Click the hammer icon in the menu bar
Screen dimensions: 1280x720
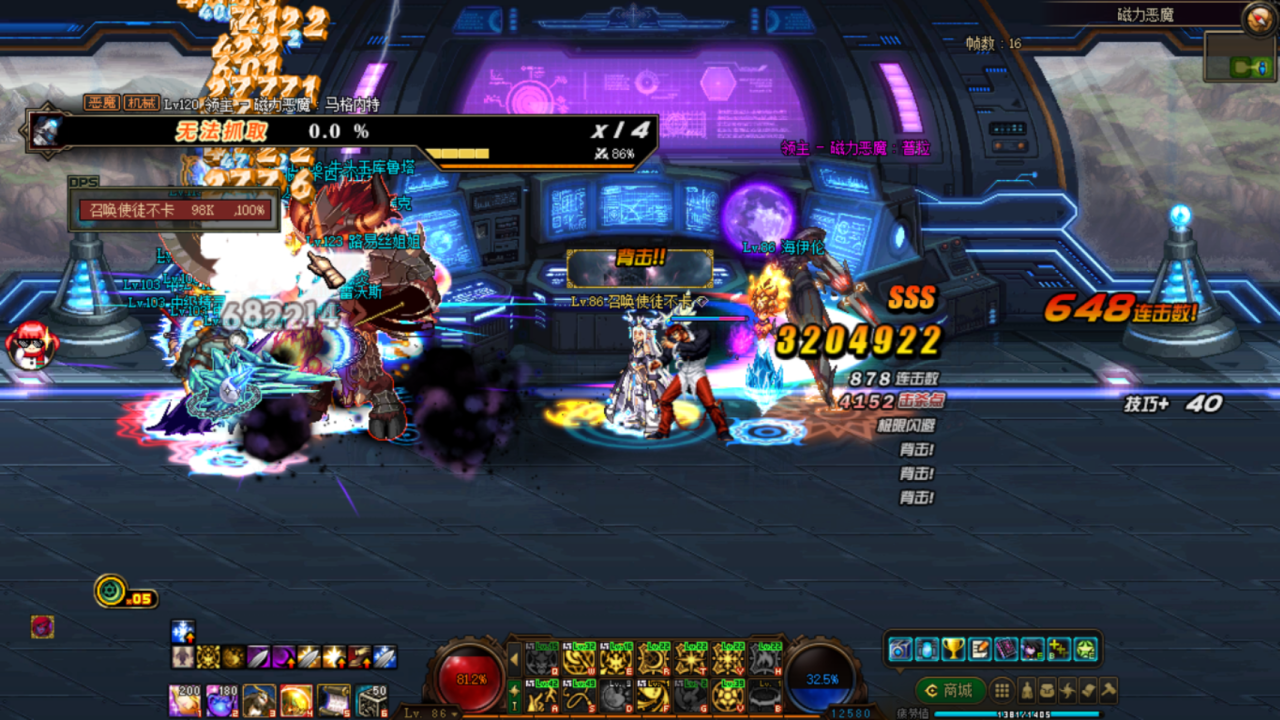point(1108,690)
